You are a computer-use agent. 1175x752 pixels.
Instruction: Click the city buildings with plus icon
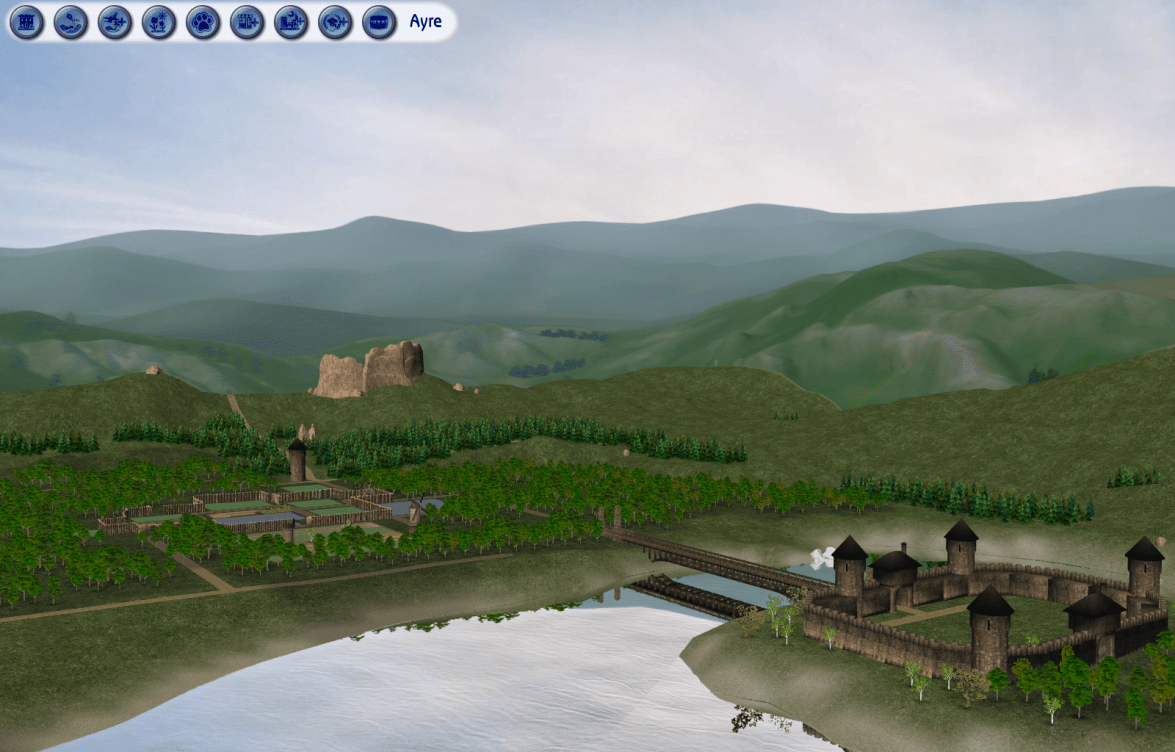pyautogui.click(x=247, y=22)
